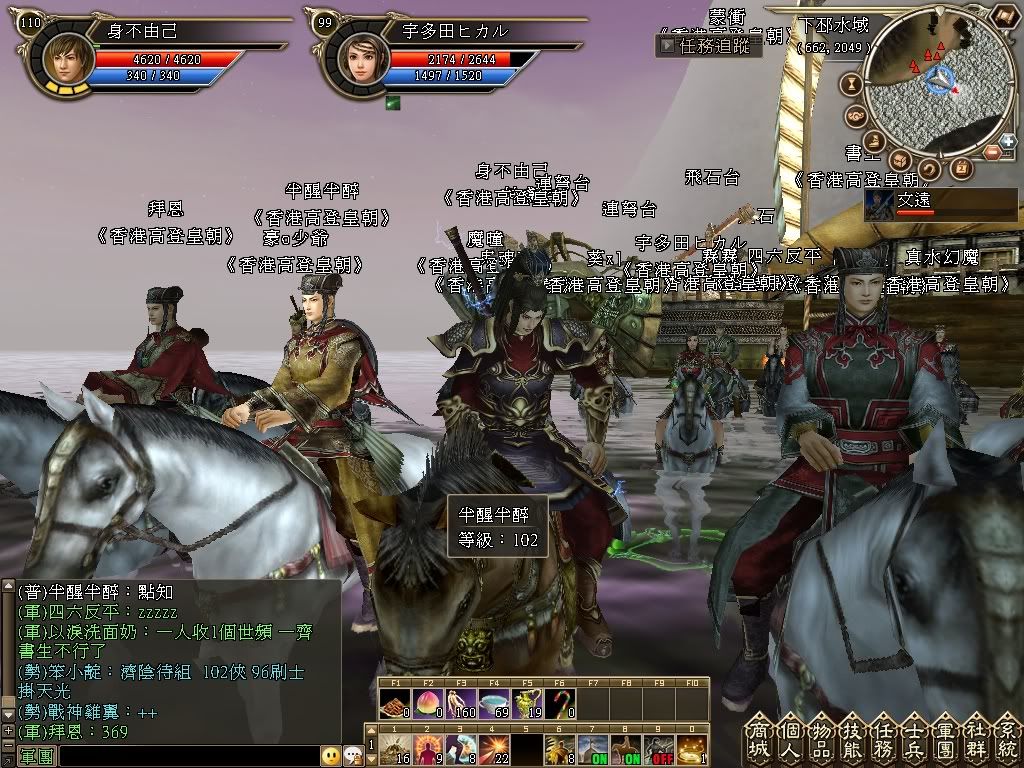Open the emoji smiley picker in chat

pos(331,756)
